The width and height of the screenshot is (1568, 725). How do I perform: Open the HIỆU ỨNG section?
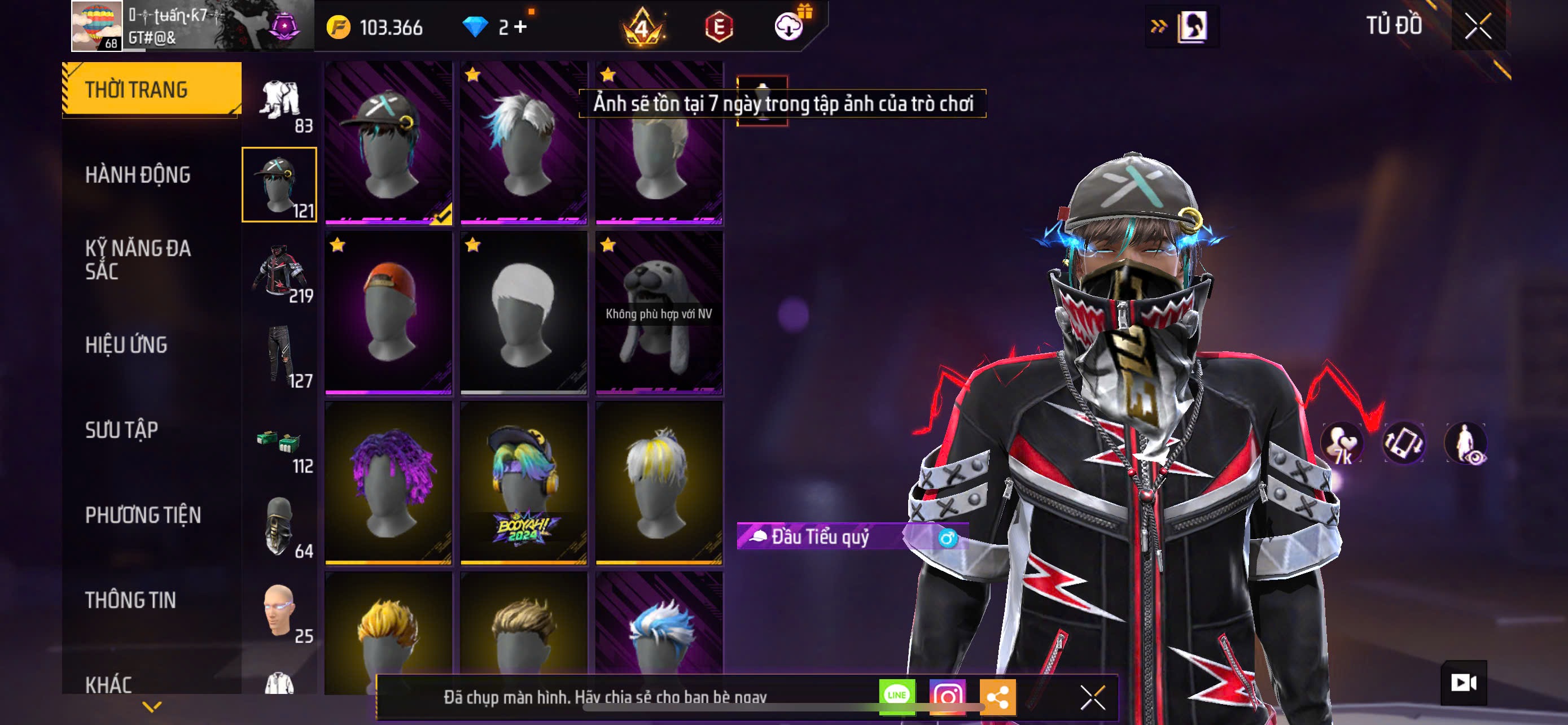tap(126, 344)
